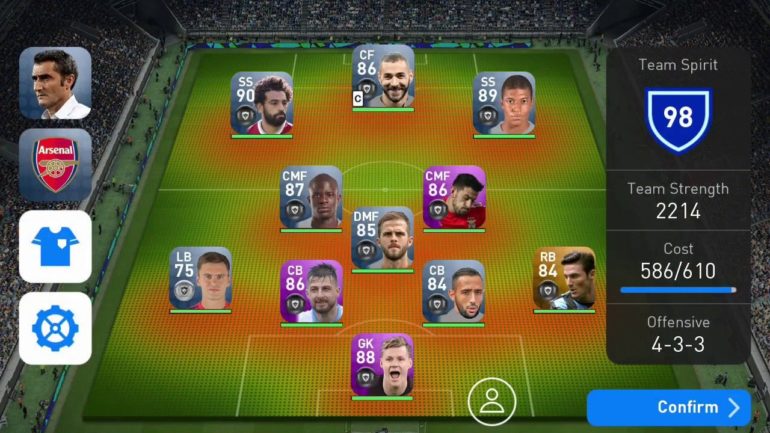This screenshot has height=433, width=770.
Task: Select the Arsenal club badge
Action: click(x=55, y=164)
